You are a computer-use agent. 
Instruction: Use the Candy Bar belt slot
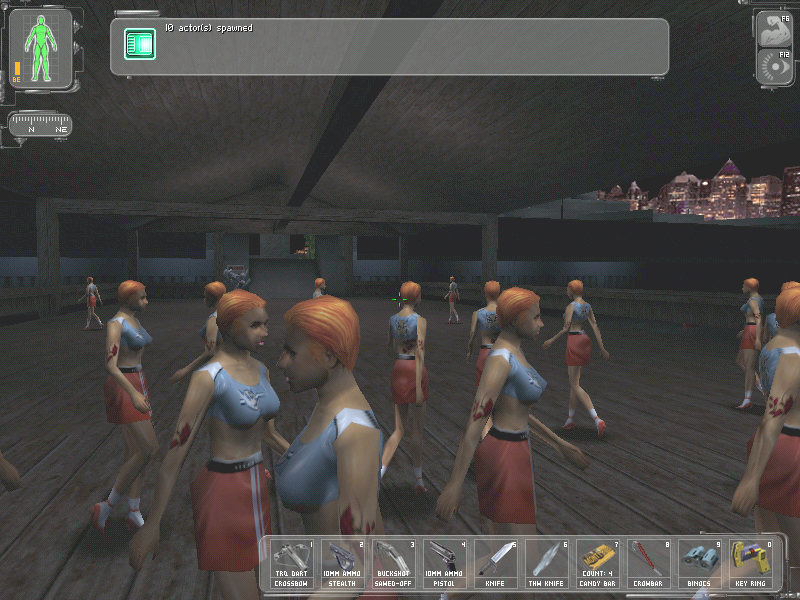(x=599, y=564)
